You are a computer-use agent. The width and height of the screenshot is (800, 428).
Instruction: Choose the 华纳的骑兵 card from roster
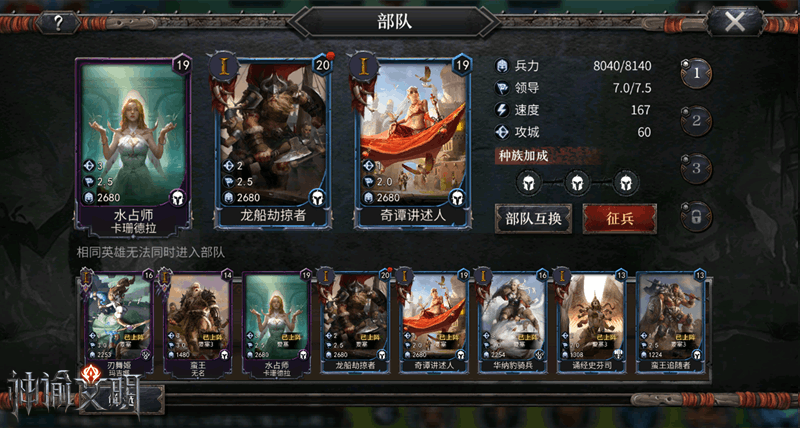tap(513, 319)
